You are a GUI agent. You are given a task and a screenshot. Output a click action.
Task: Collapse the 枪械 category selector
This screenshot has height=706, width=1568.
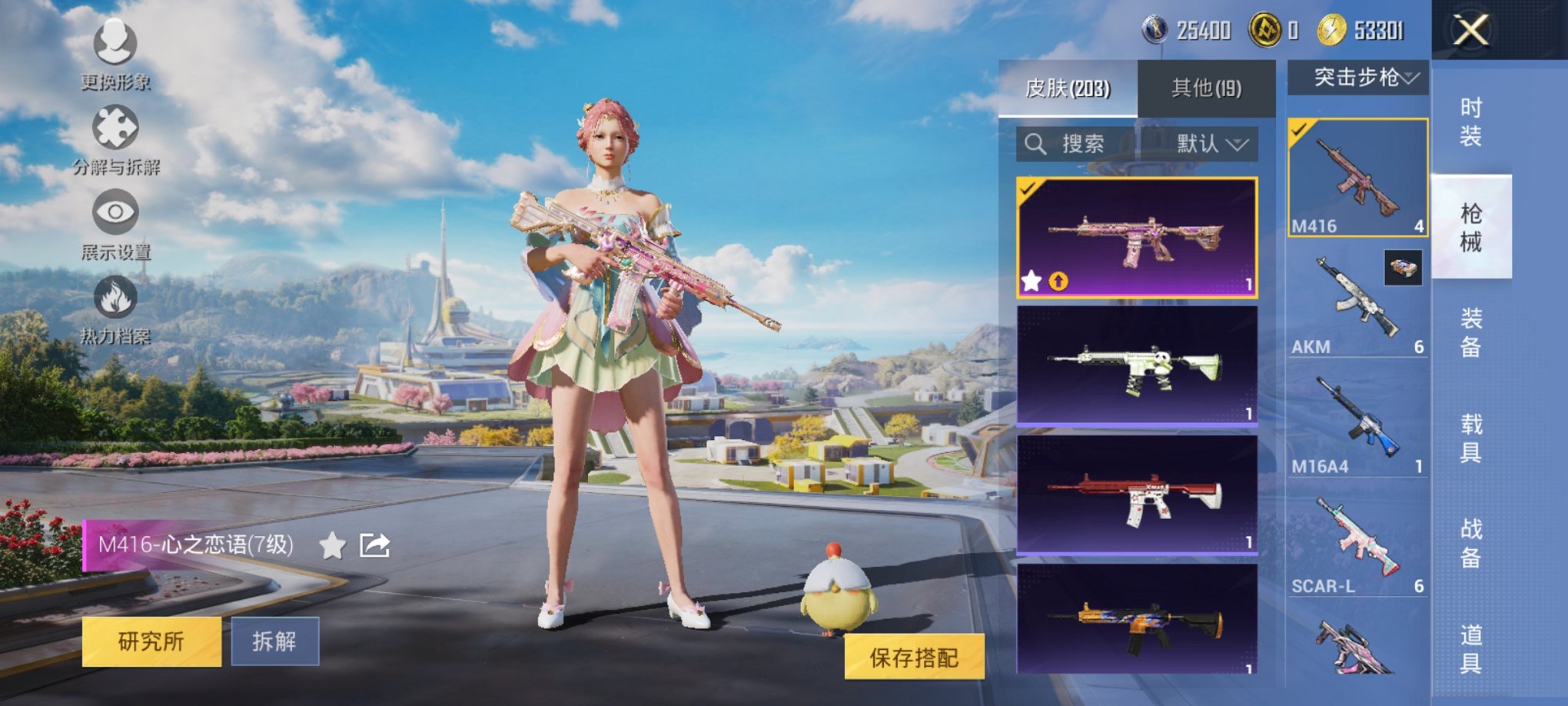(x=1470, y=224)
